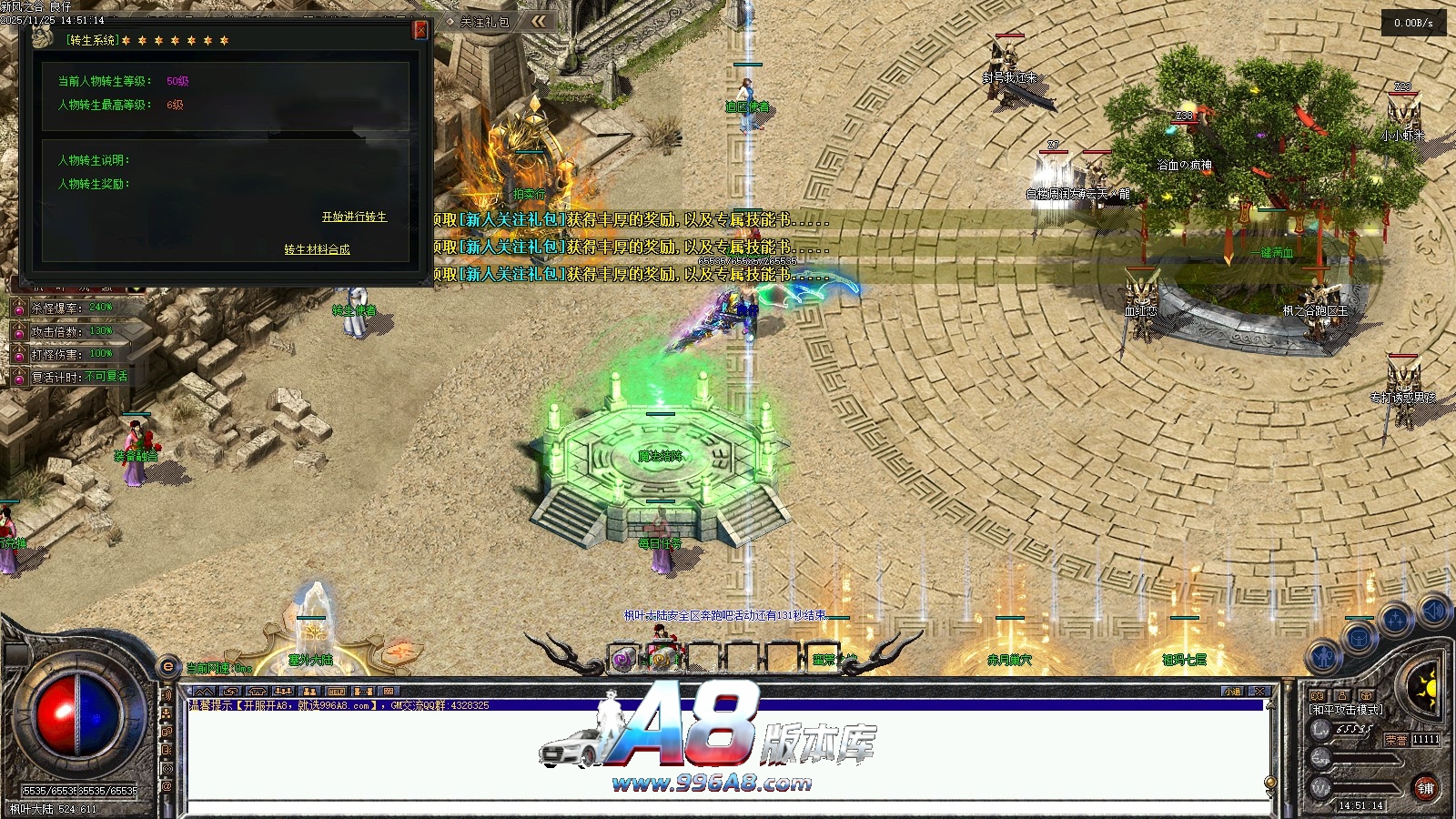Image resolution: width=1456 pixels, height=819 pixels.
Task: Click the HELP chat toolbar button
Action: point(336,692)
